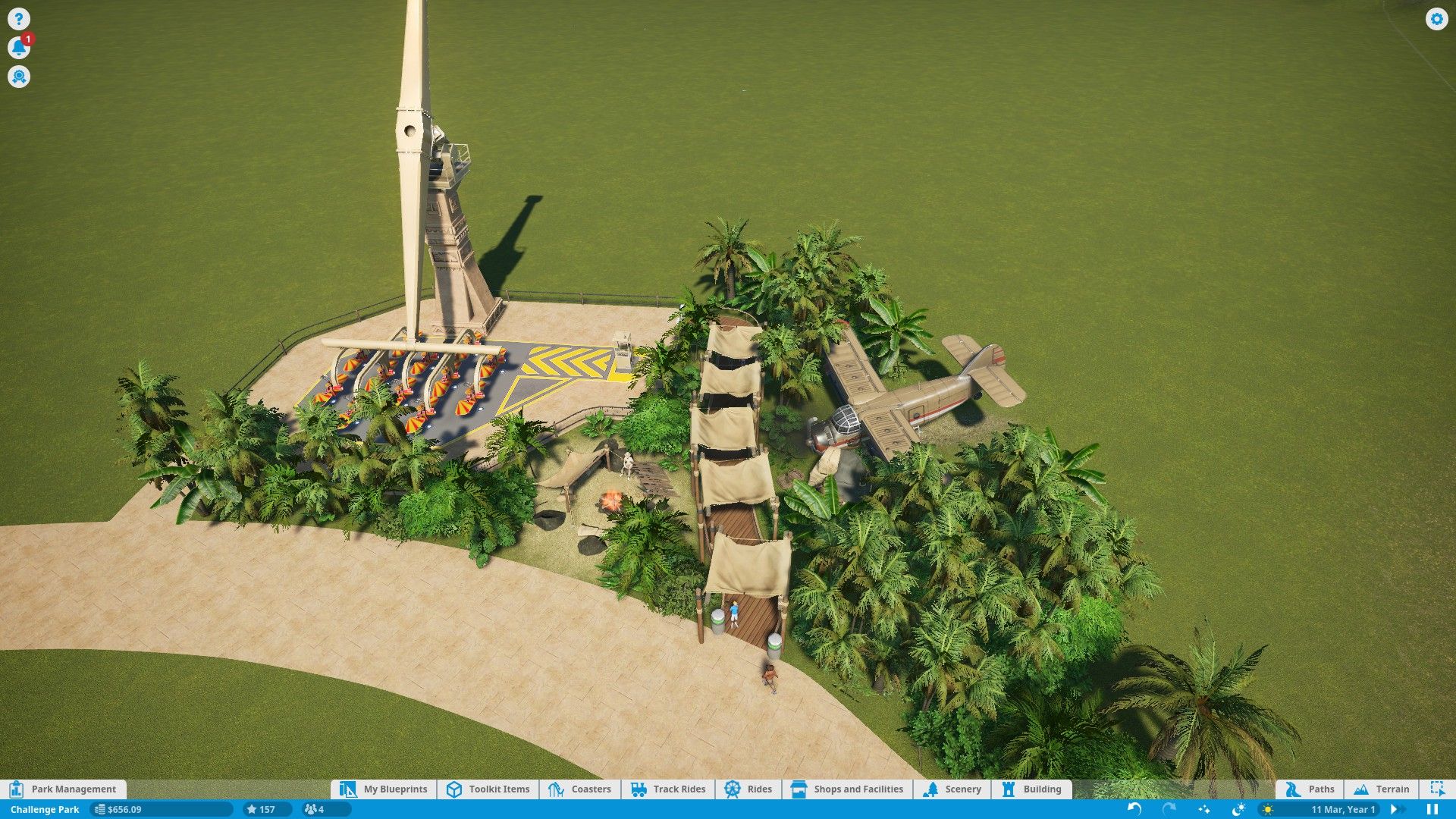Open Shops and Facilities

pyautogui.click(x=847, y=789)
